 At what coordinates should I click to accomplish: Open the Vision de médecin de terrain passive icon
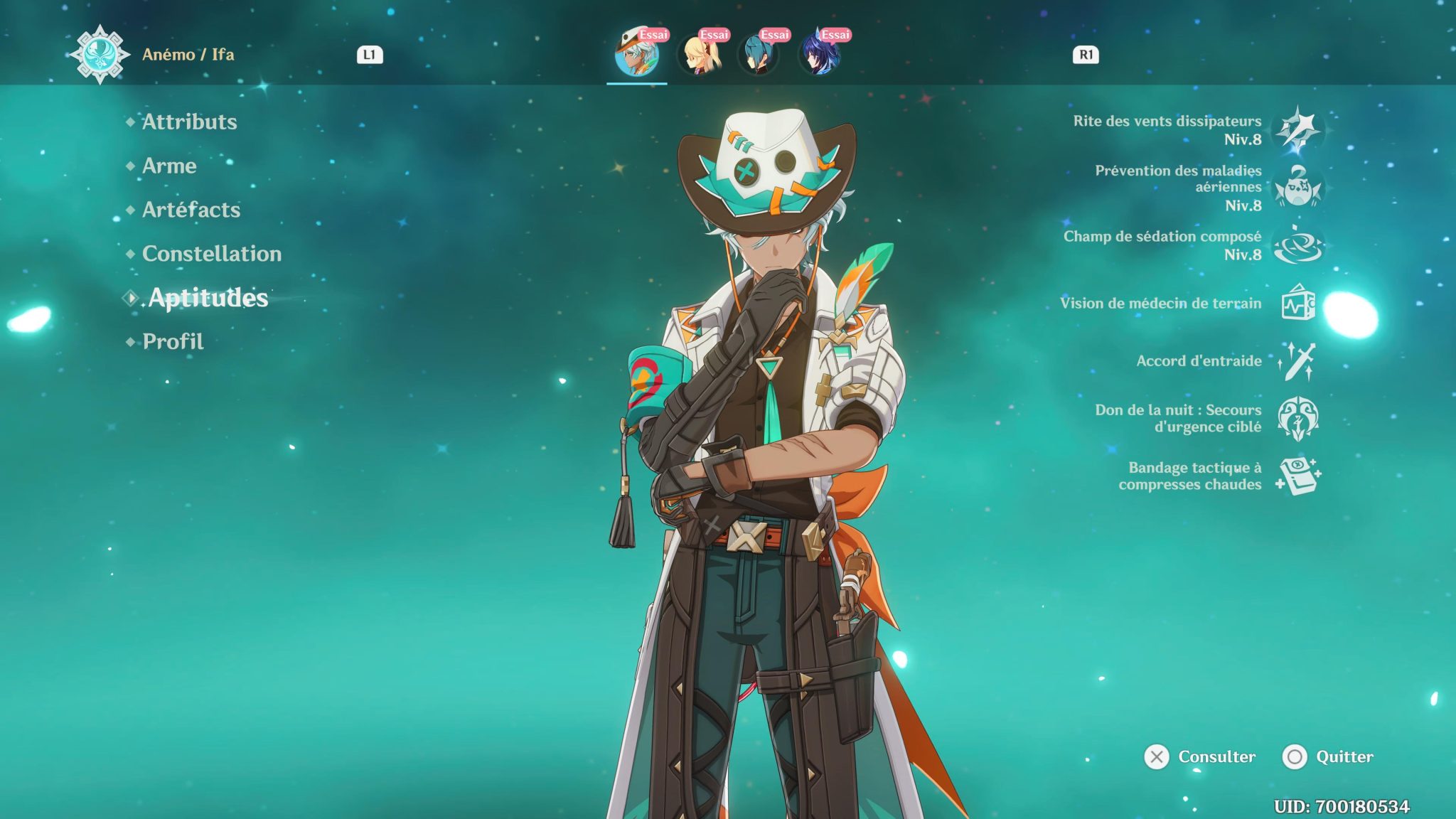[x=1300, y=305]
